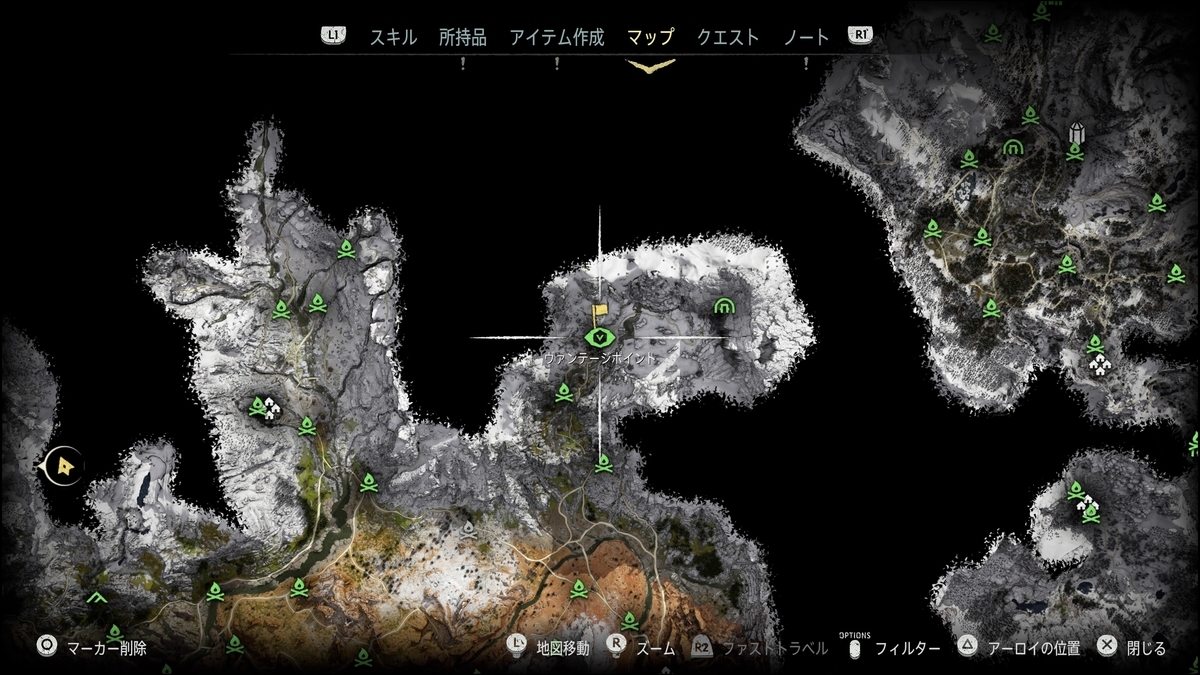Select the grey crystal marker on the map
Viewport: 1200px width, 675px height.
1076,132
